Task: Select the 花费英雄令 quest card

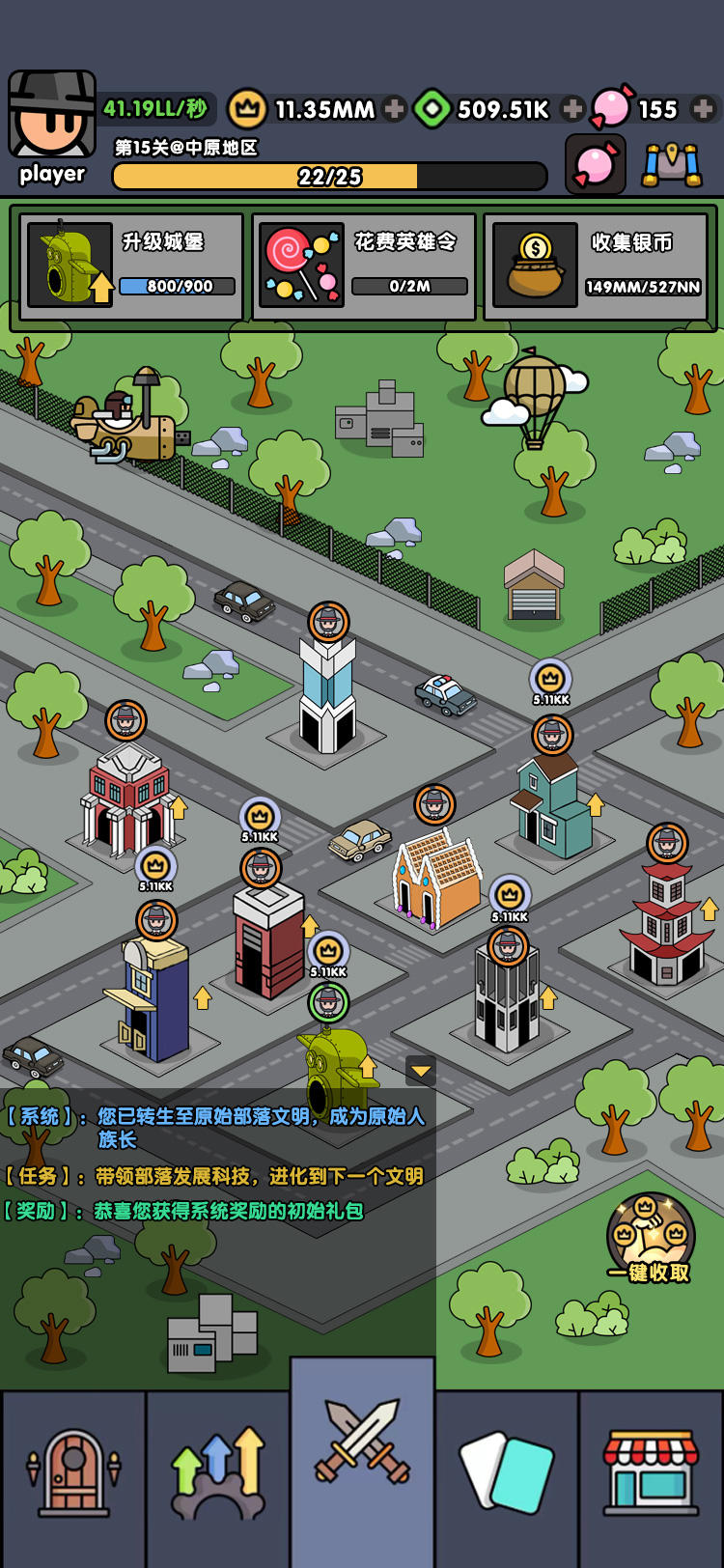Action: point(364,266)
